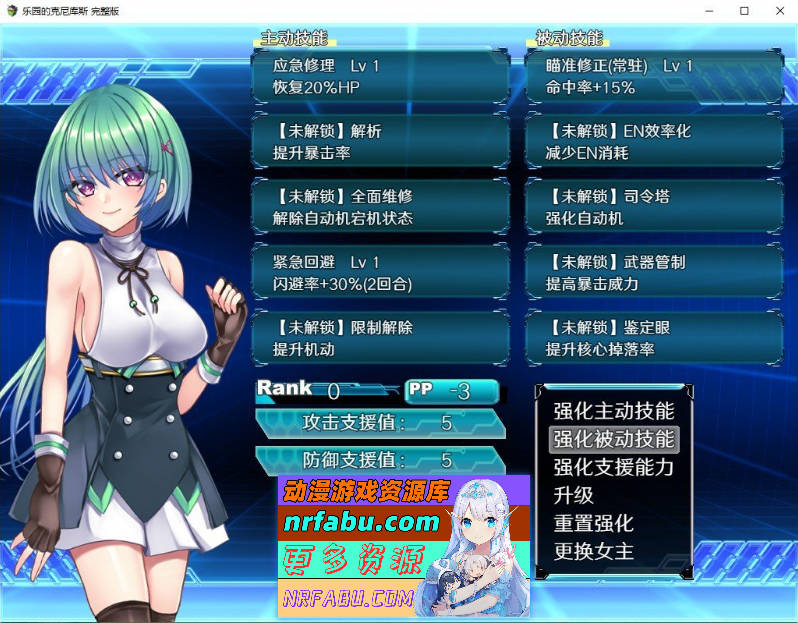
Task: Click the locked EN效率化 passive skill
Action: (653, 142)
